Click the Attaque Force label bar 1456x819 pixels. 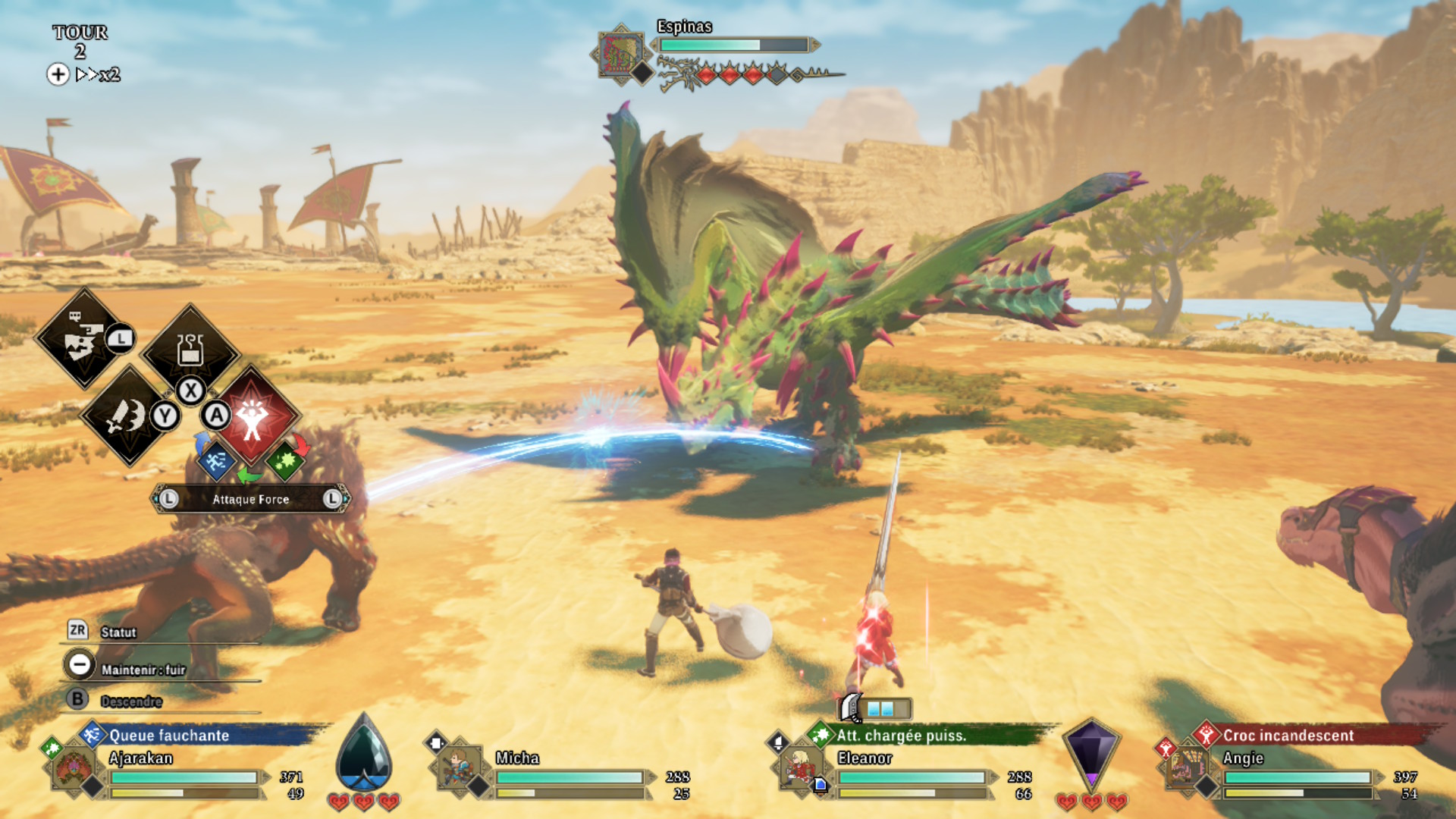point(250,499)
